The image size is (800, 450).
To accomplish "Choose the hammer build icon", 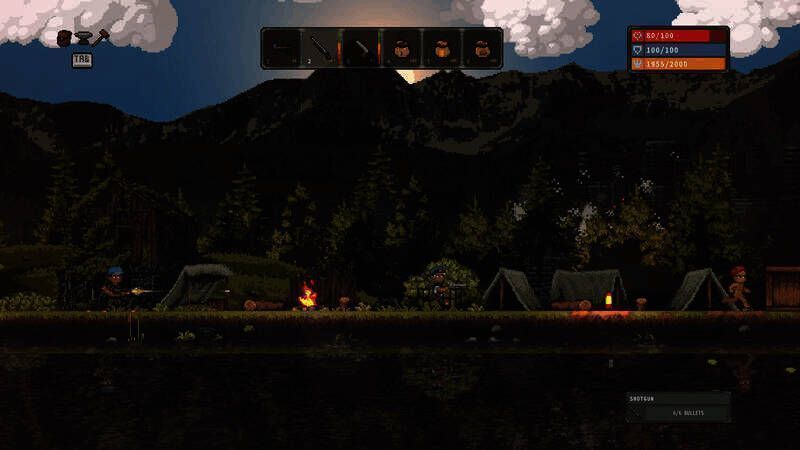I will (100, 37).
